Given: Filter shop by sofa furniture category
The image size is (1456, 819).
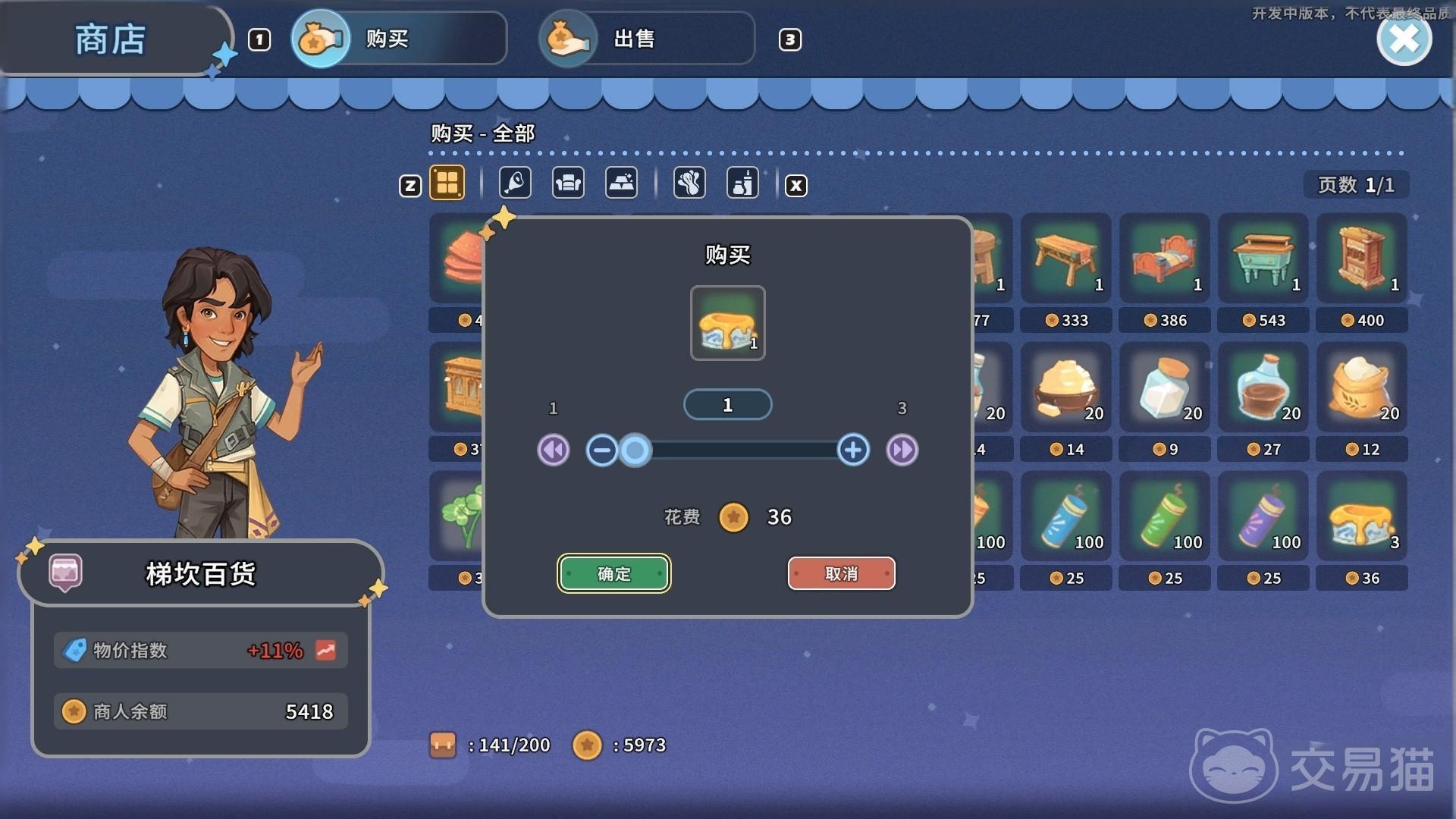Looking at the screenshot, I should coord(568,184).
